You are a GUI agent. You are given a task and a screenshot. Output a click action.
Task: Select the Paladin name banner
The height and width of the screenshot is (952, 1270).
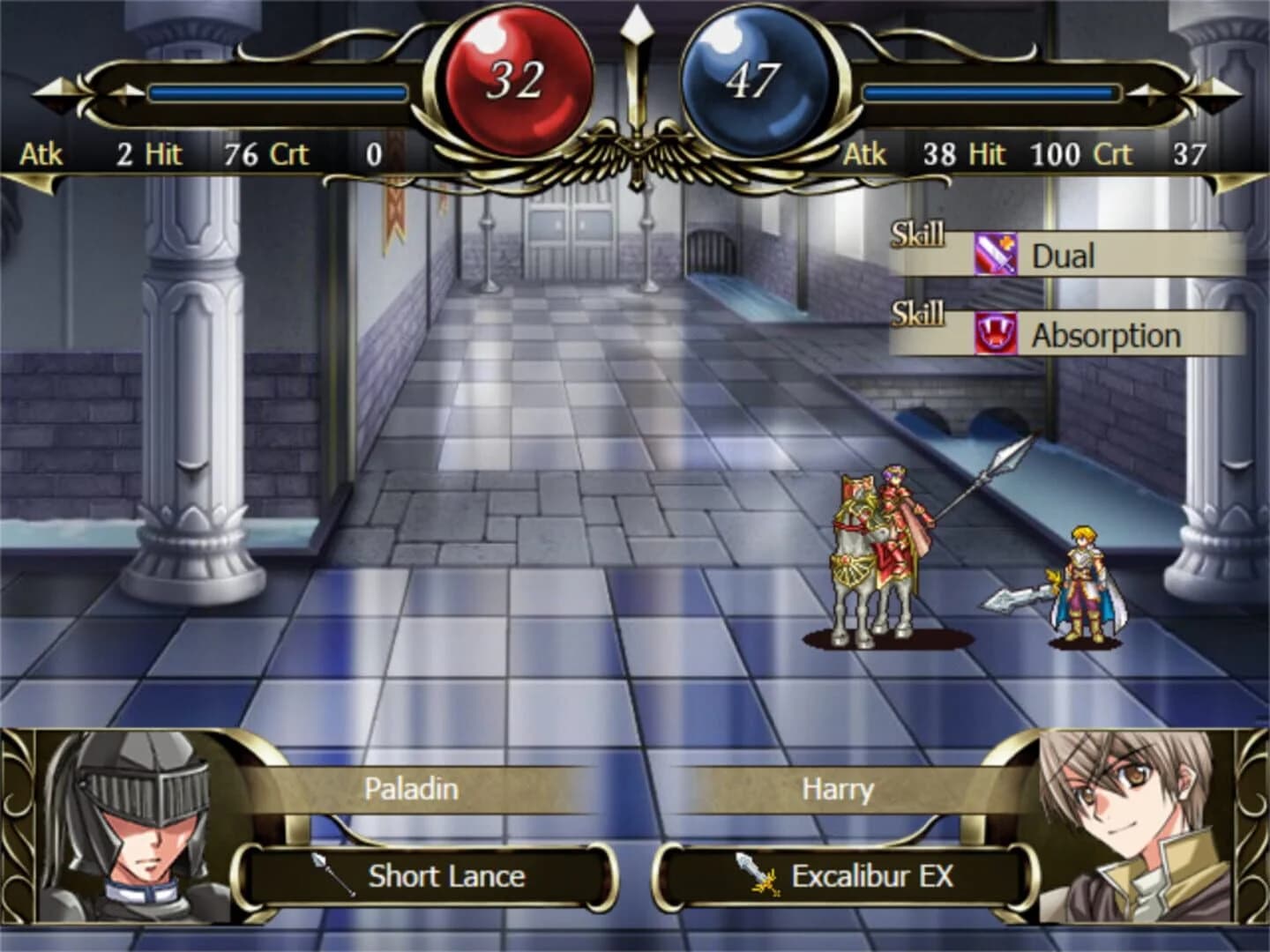[x=411, y=790]
